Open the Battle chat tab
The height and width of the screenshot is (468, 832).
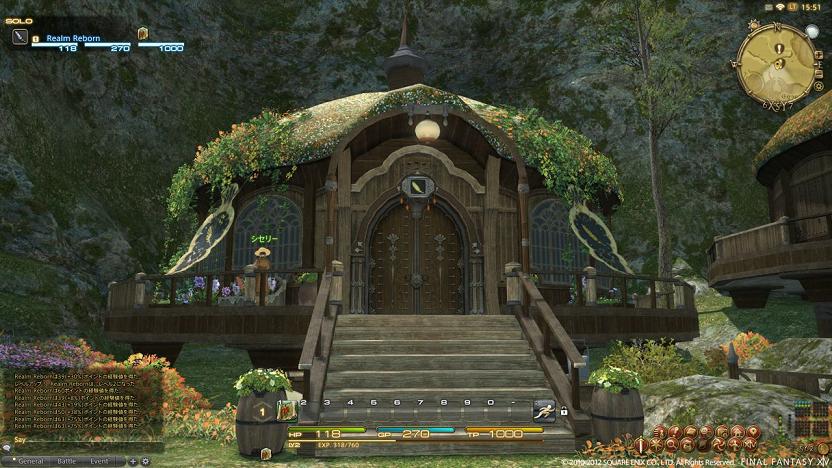(x=66, y=461)
